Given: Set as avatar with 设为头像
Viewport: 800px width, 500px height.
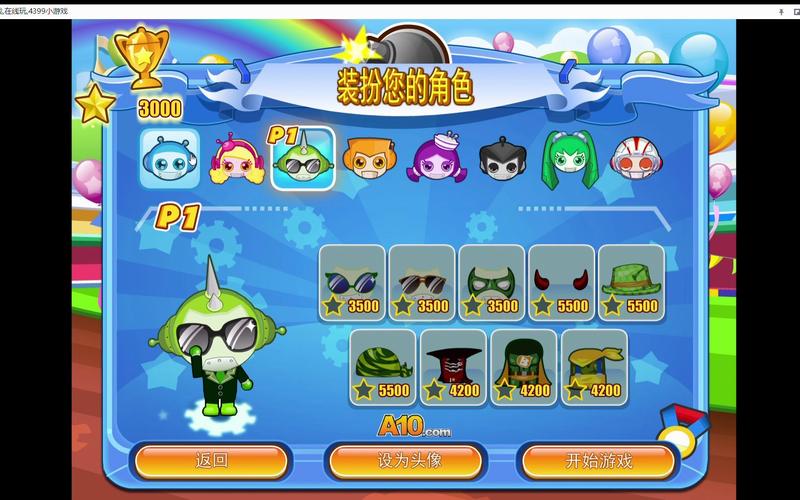Looking at the screenshot, I should tap(409, 461).
